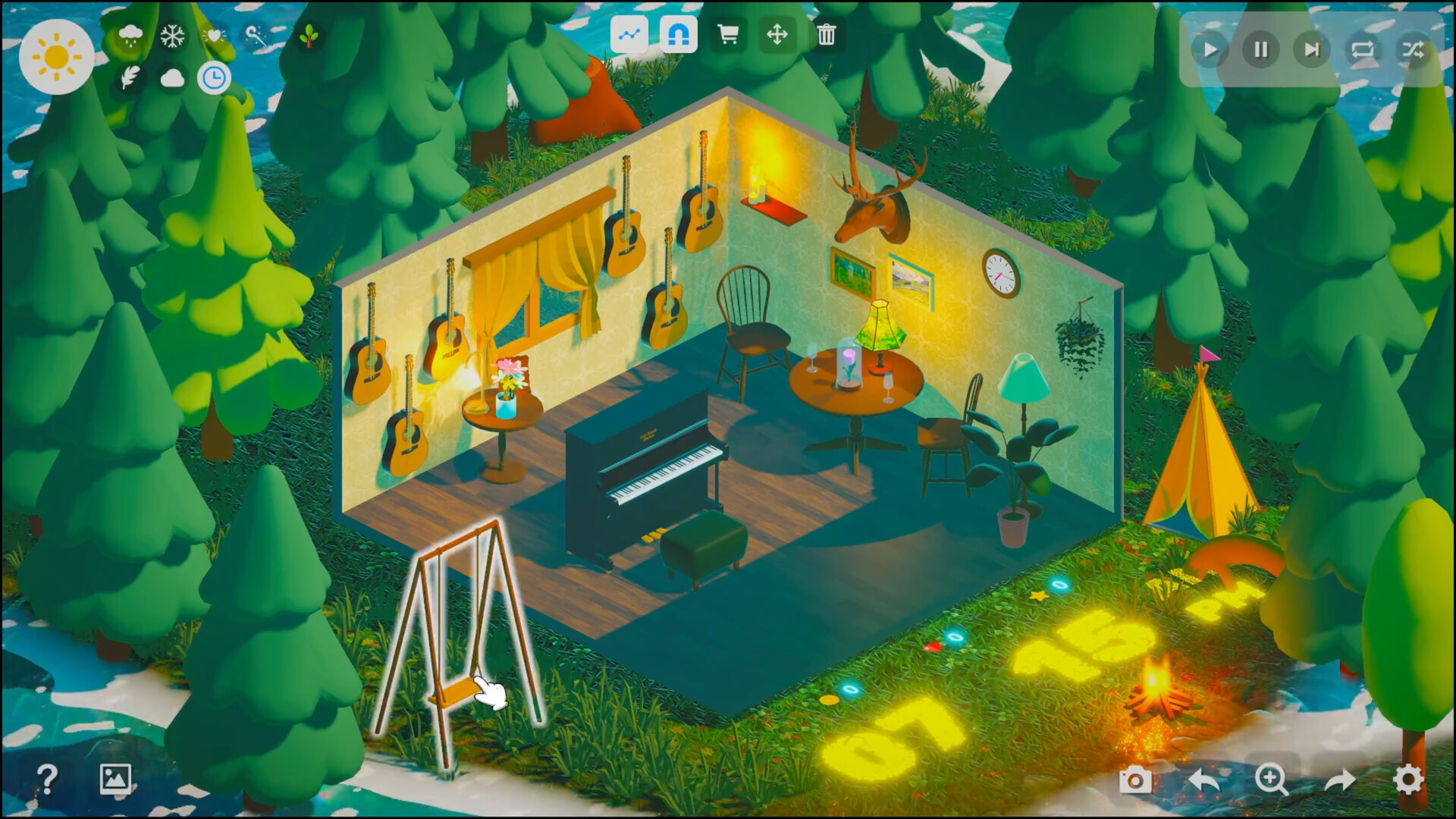Open the shopping cart item store
The image size is (1456, 819).
click(728, 34)
